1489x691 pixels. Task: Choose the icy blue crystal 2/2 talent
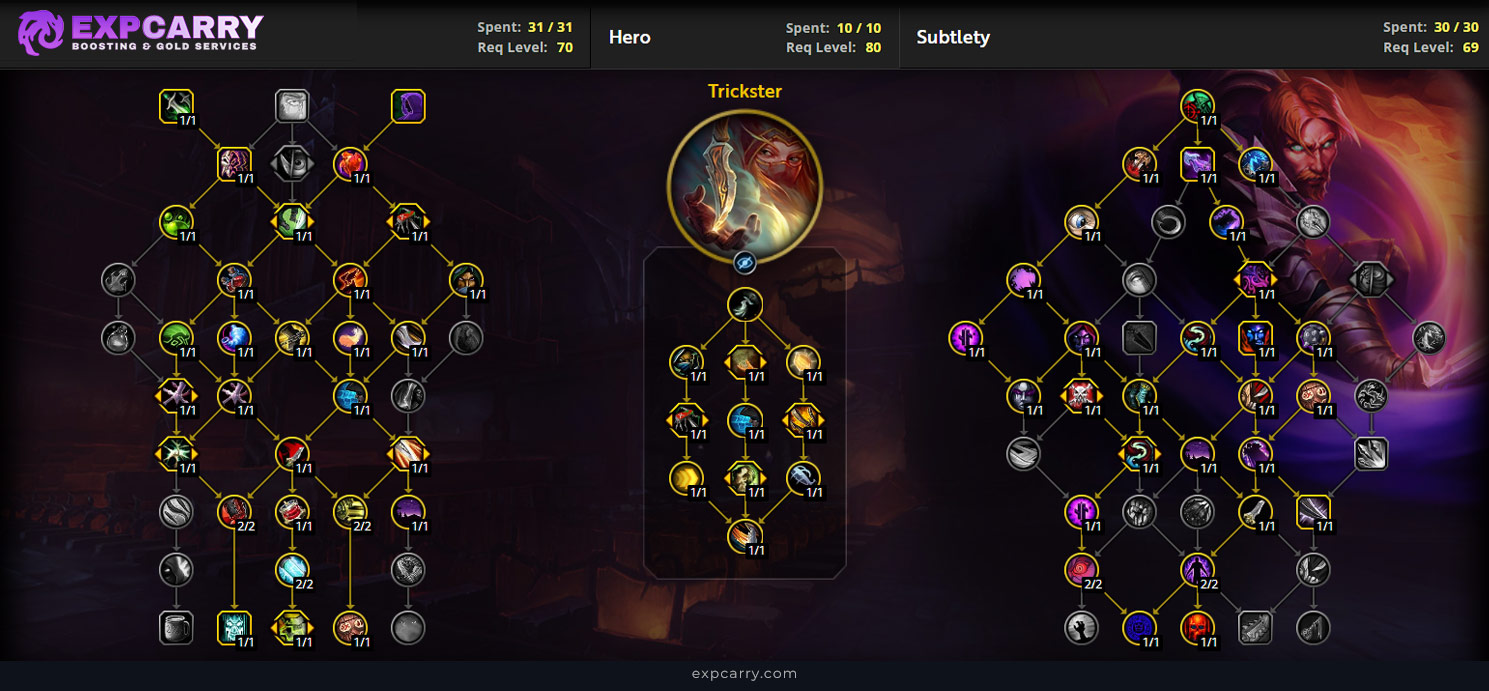(x=292, y=570)
